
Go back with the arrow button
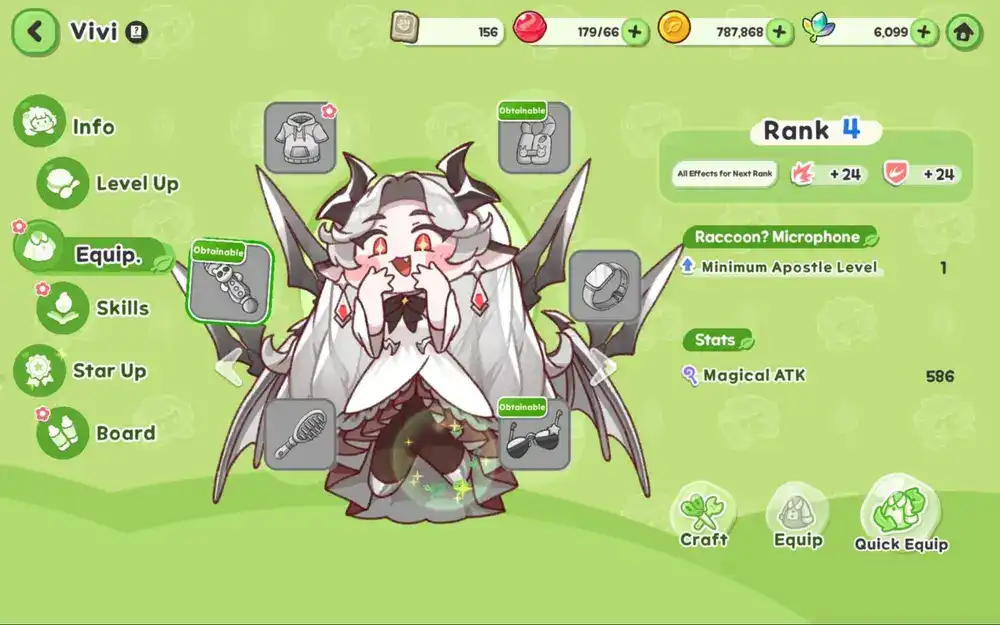[36, 31]
